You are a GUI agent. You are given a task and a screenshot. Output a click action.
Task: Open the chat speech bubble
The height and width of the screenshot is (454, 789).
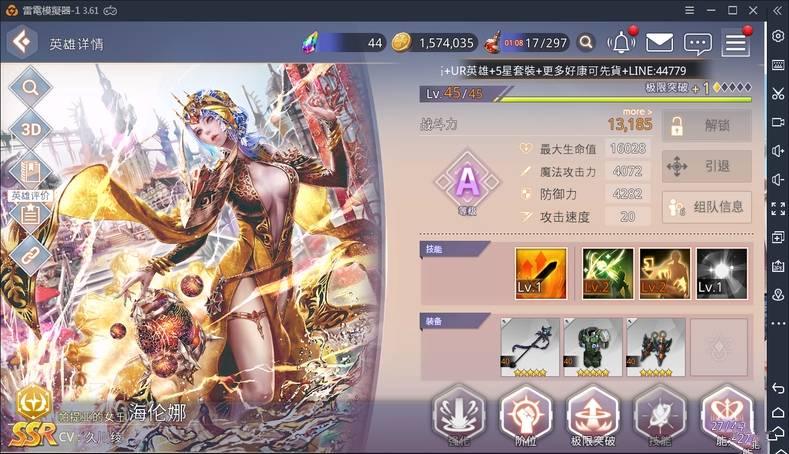click(x=697, y=43)
